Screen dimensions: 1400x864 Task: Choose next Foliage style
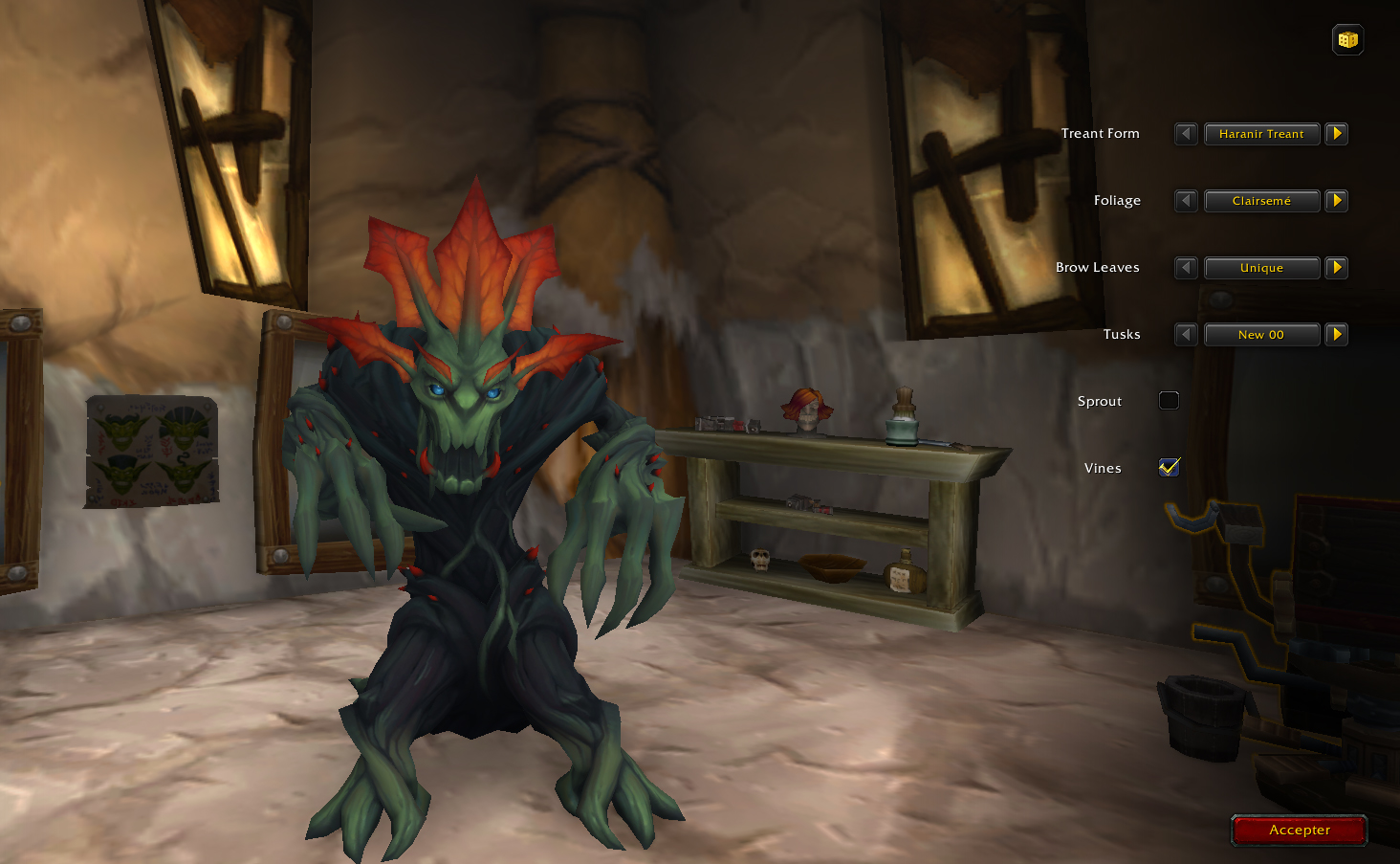point(1337,201)
